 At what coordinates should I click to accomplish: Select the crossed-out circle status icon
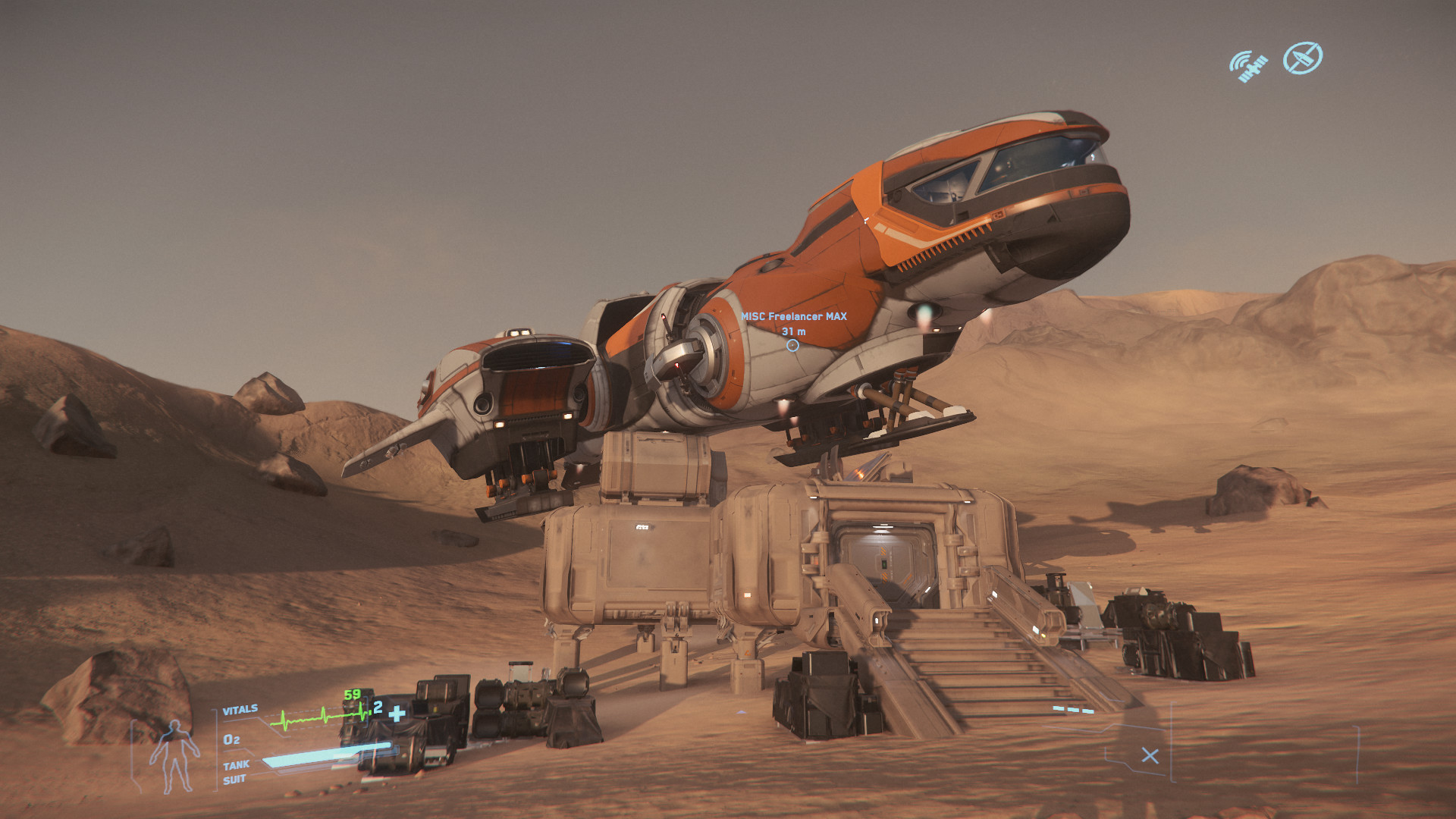1302,58
